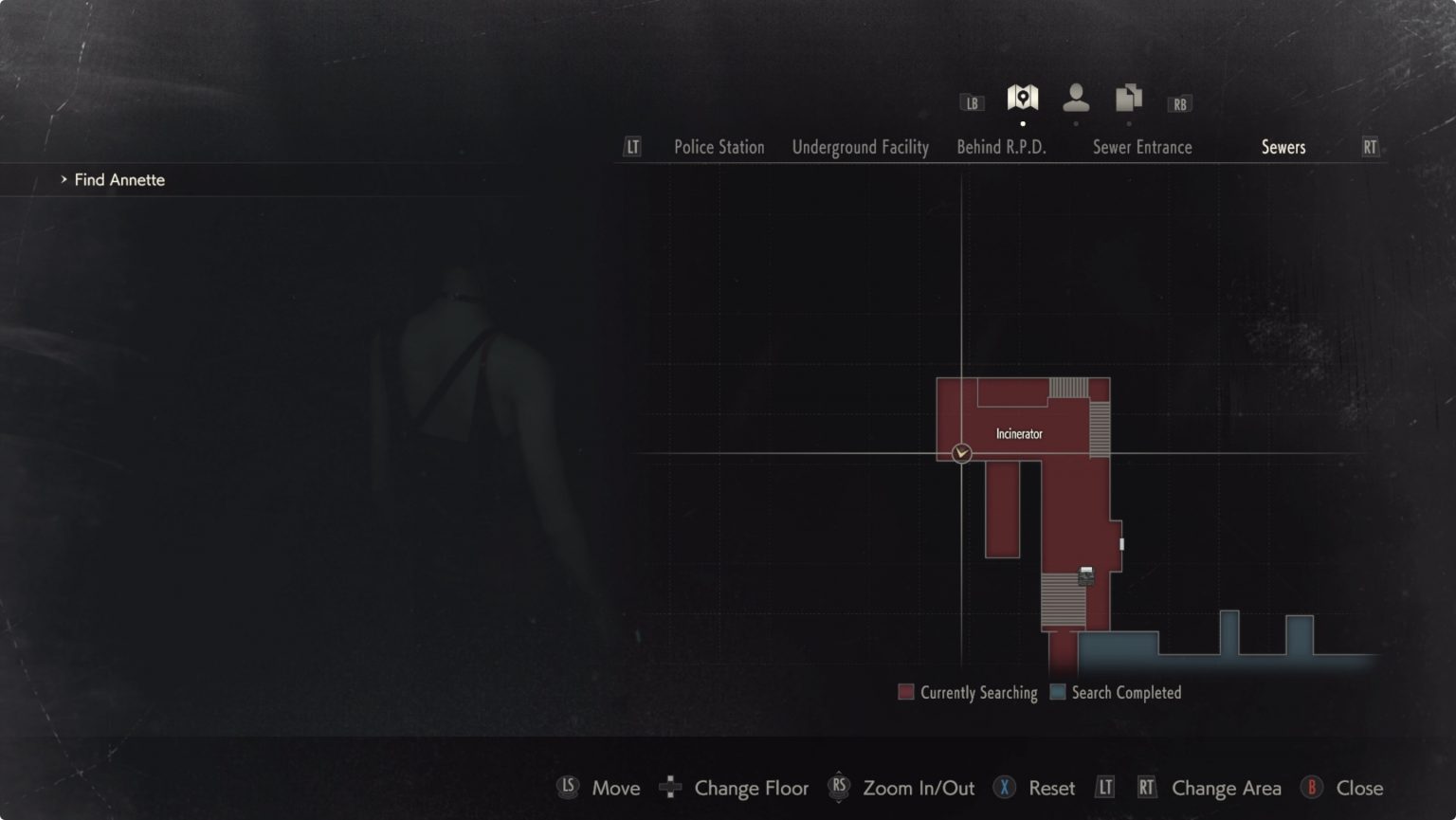Screen dimensions: 1456x820
Task: Click the RS Zoom In/Out icon
Action: click(x=839, y=788)
